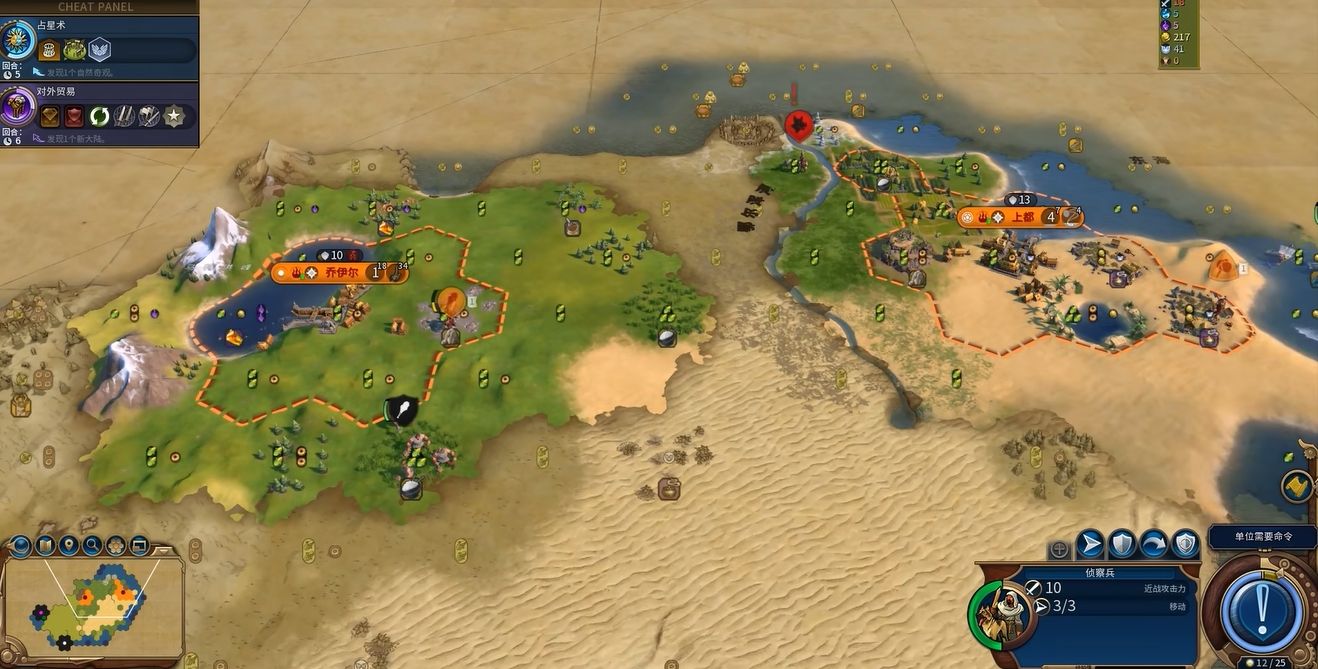This screenshot has width=1318, height=669.
Task: Choose the scout's move-to arrow action
Action: [x=1090, y=544]
